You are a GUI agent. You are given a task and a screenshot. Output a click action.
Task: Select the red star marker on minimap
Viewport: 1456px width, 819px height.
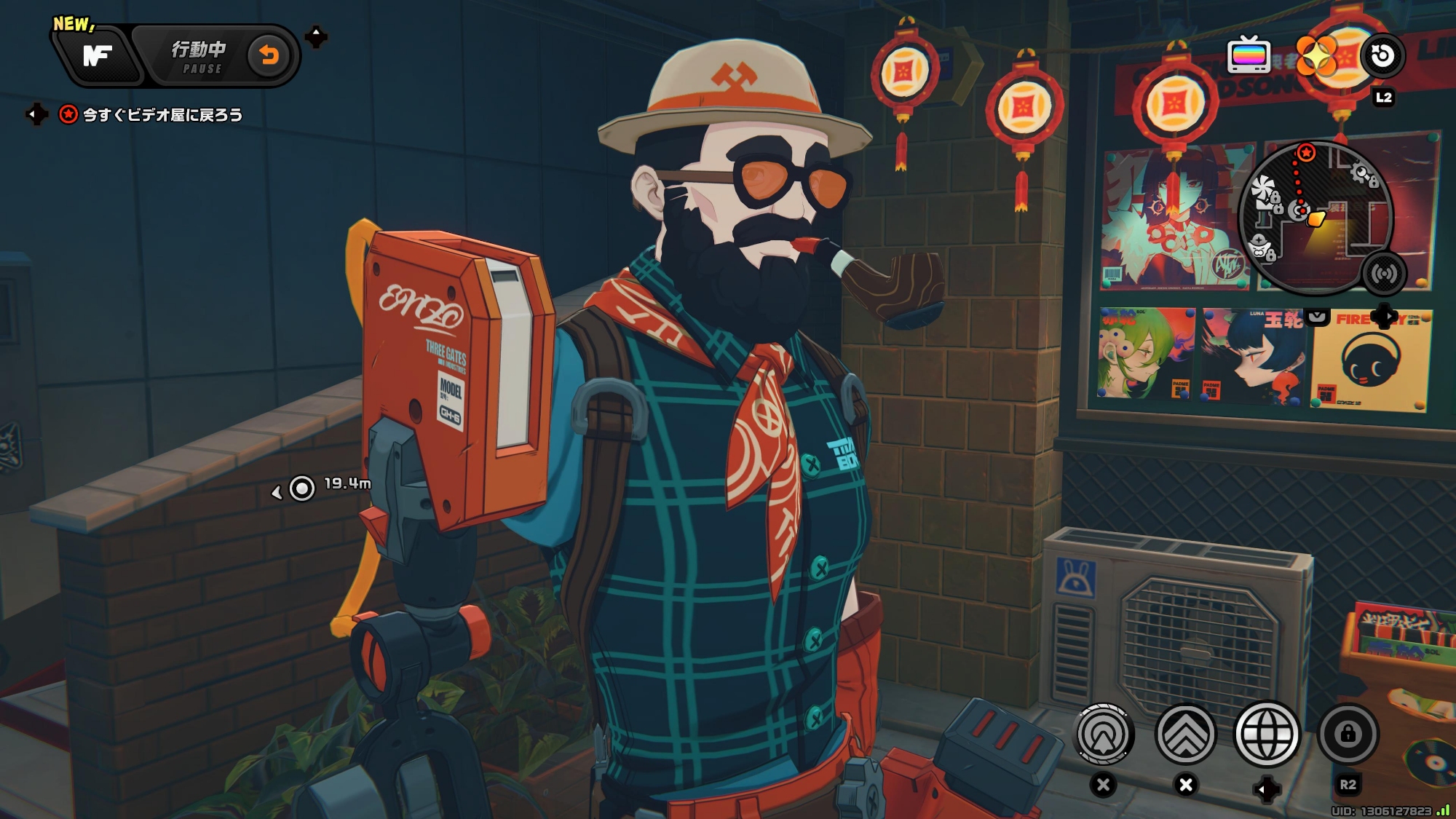[1307, 152]
